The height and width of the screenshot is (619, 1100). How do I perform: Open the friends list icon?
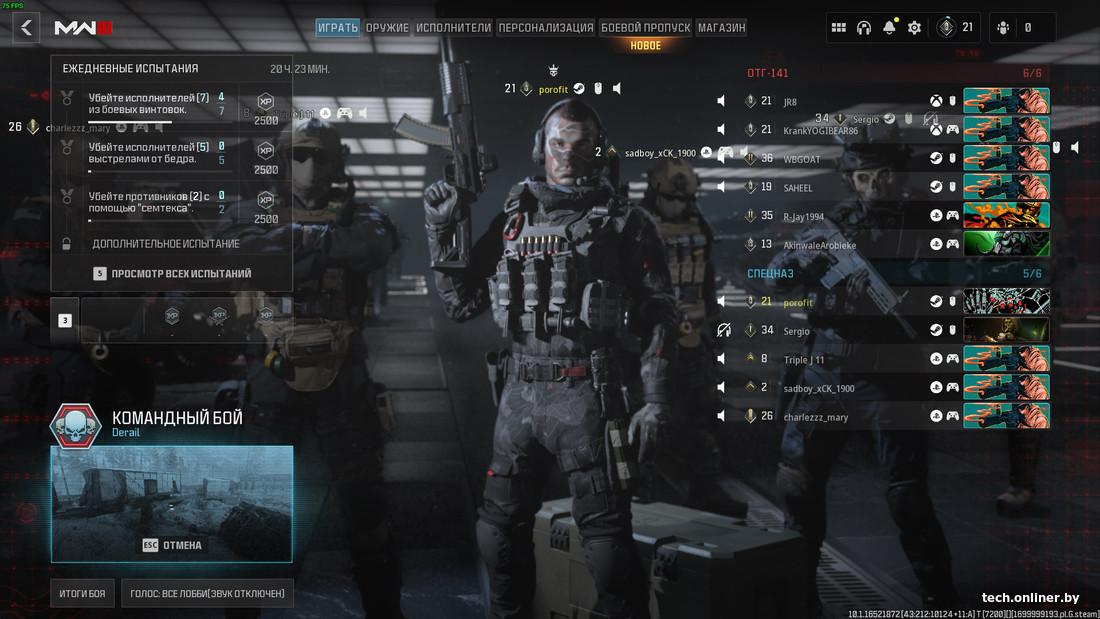1004,28
